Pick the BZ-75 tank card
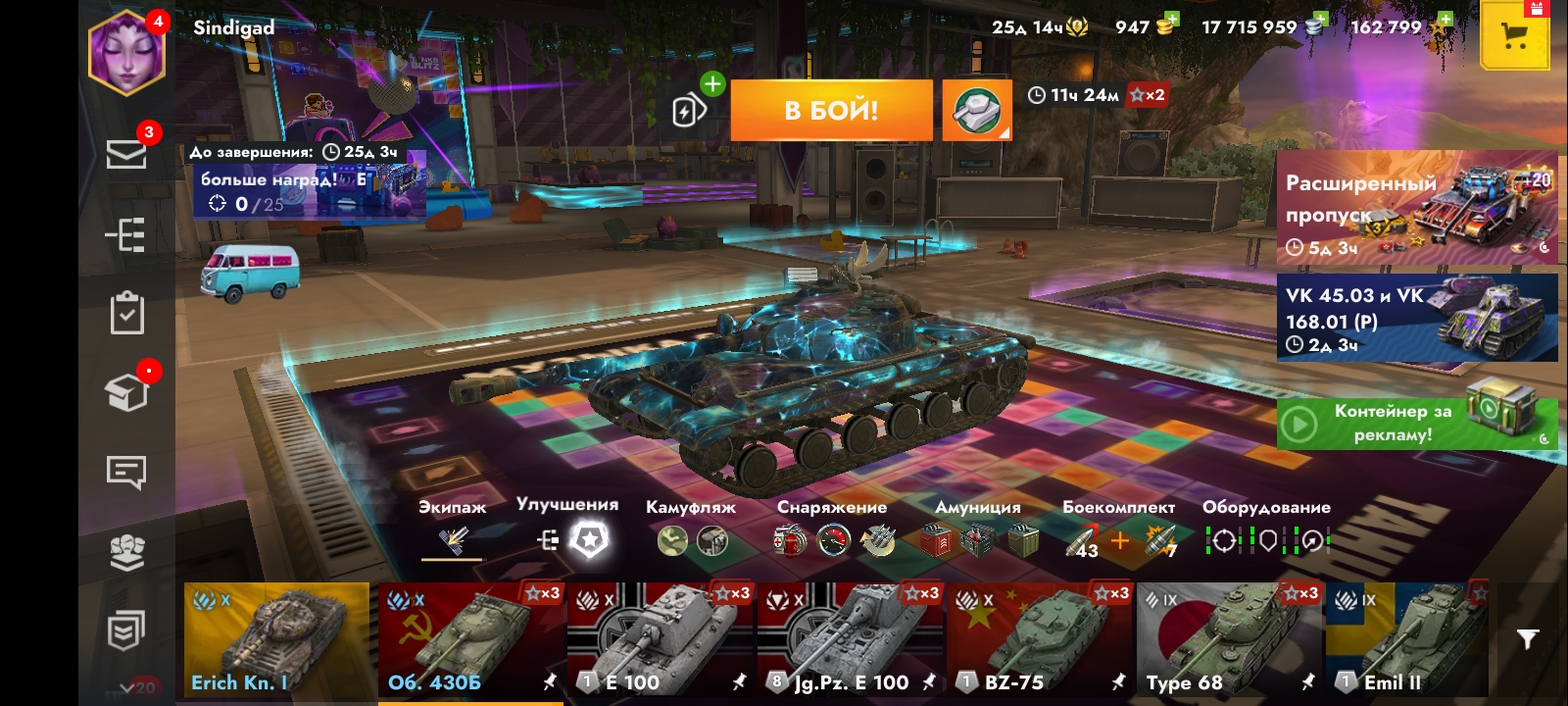This screenshot has width=1568, height=706. [x=1040, y=639]
